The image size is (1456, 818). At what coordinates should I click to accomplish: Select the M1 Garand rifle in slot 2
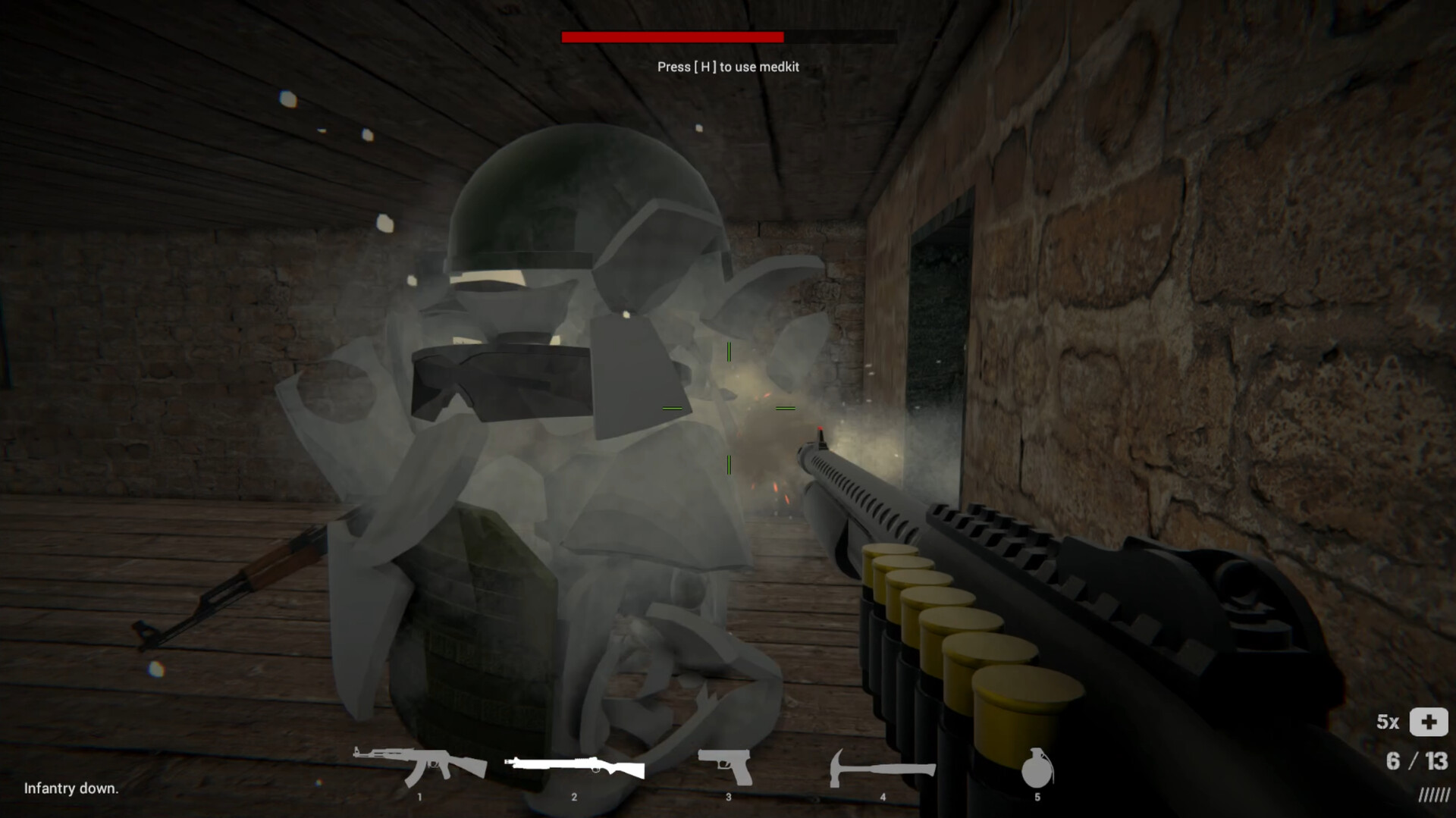point(574,767)
